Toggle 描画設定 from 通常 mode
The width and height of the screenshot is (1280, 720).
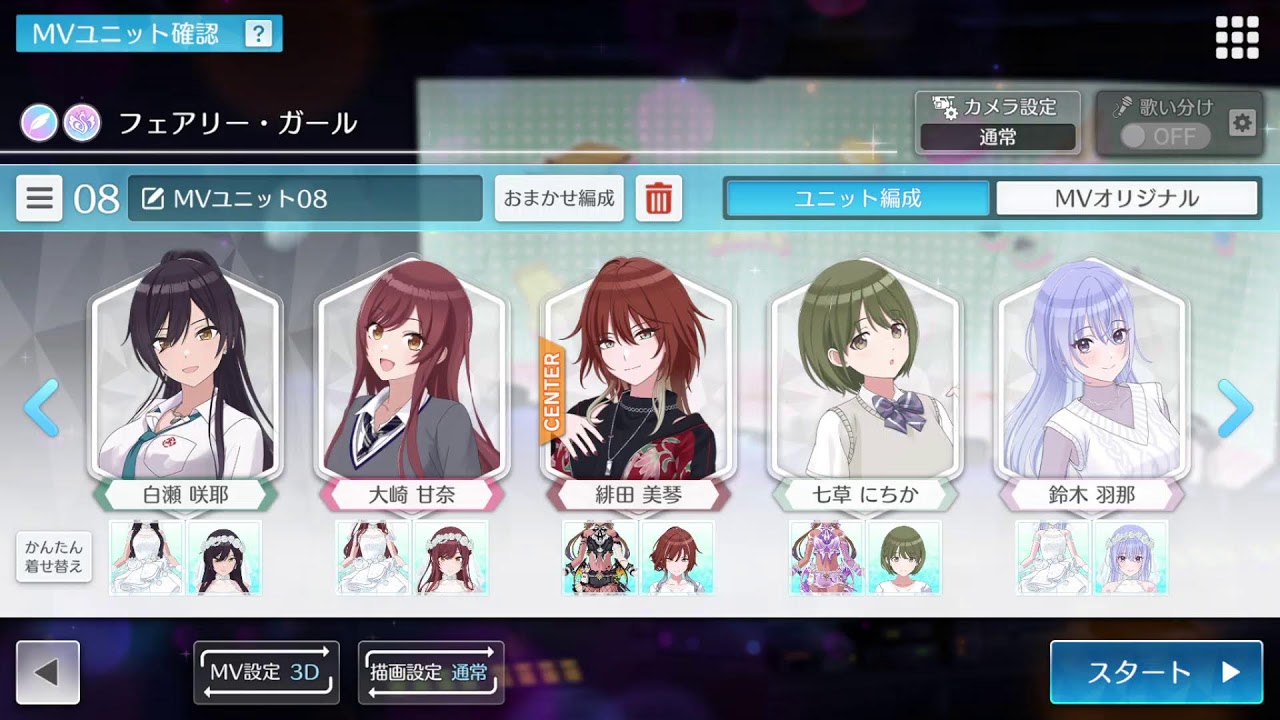point(430,672)
